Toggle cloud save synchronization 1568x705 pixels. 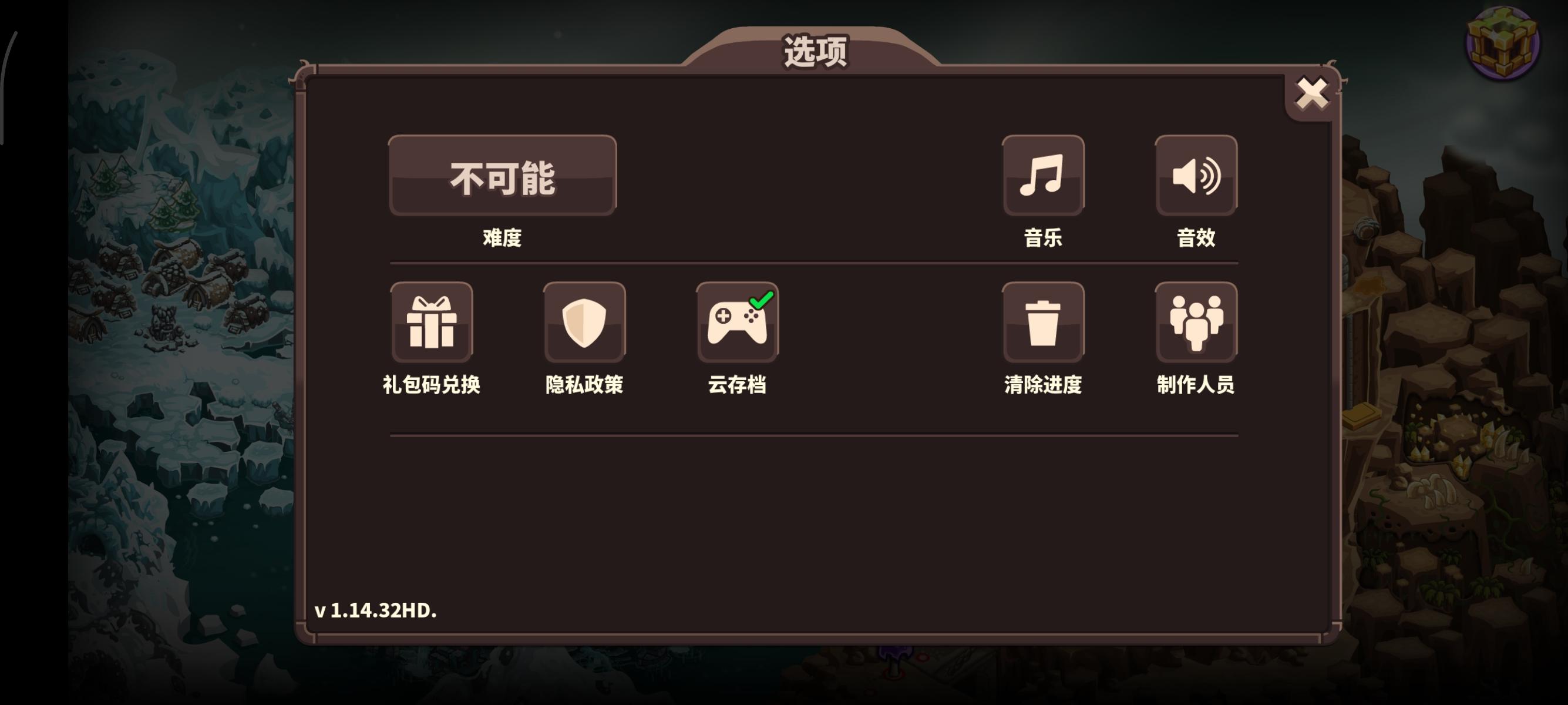738,323
